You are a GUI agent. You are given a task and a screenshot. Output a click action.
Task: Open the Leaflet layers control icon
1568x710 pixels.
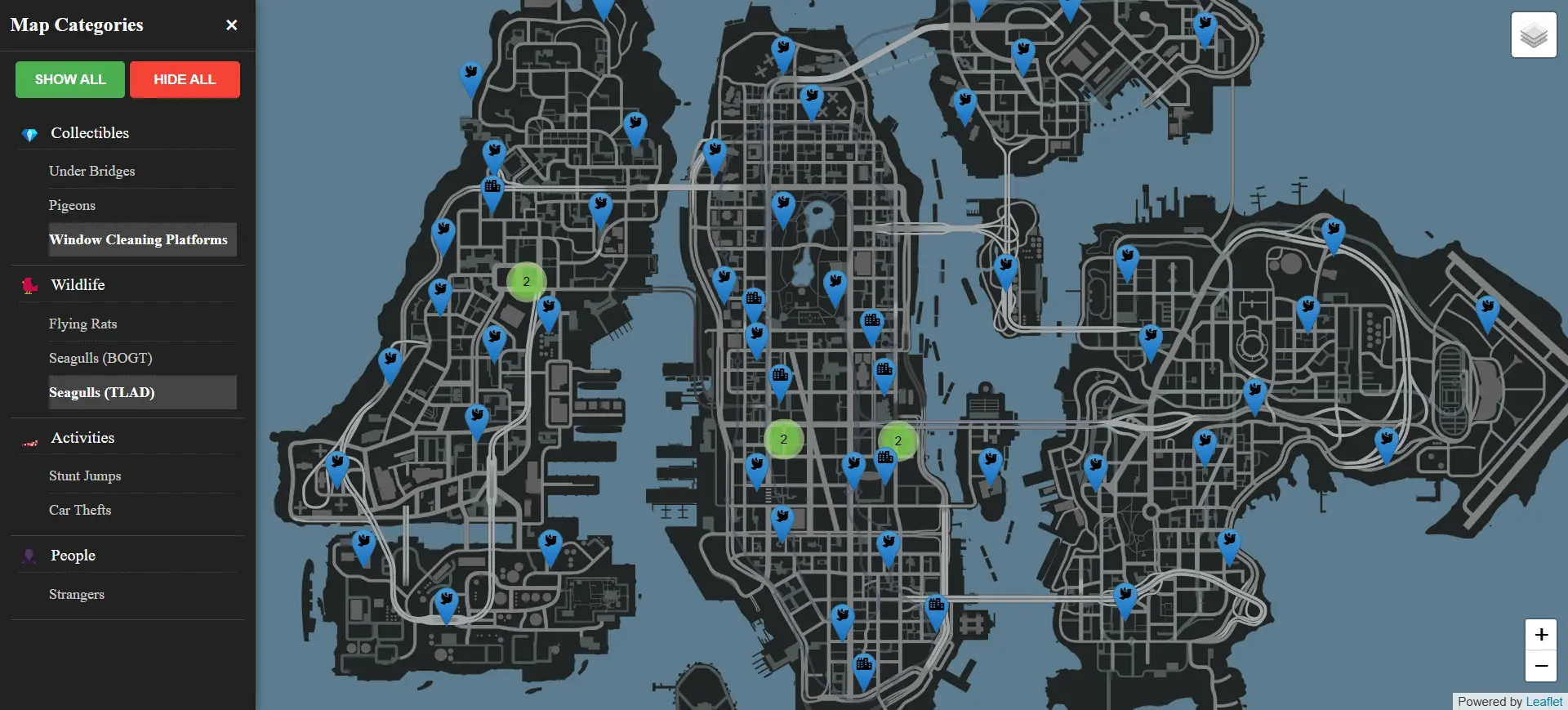[x=1534, y=34]
